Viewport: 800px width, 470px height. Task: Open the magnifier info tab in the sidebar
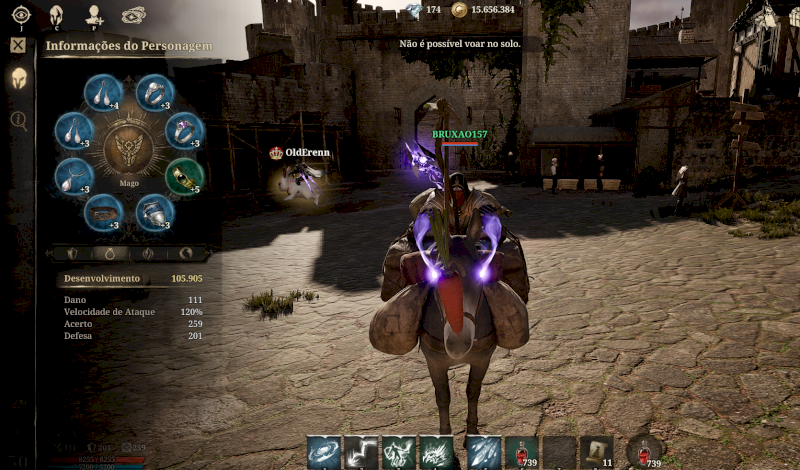click(18, 120)
